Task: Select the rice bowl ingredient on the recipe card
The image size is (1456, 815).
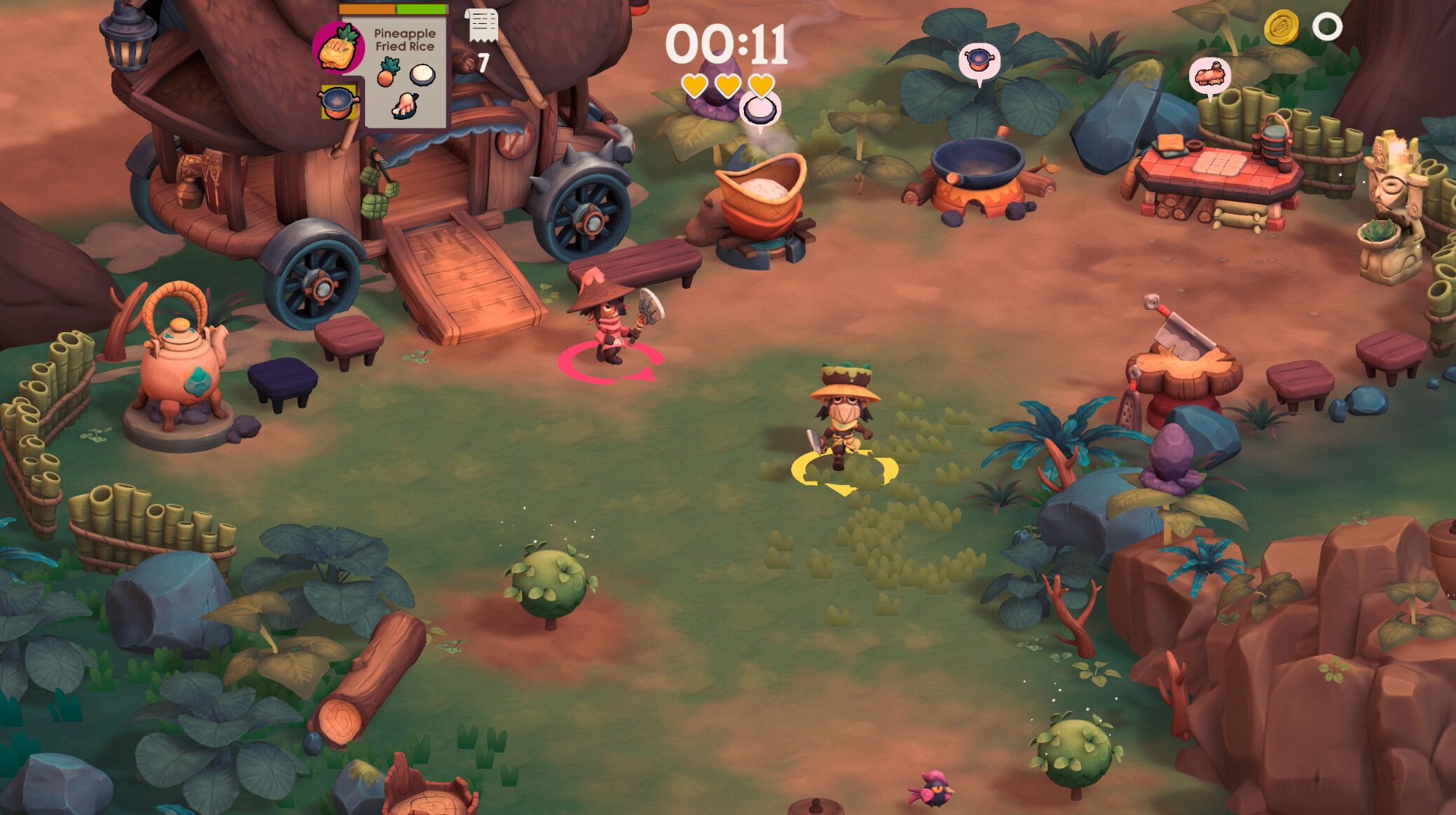Action: click(x=423, y=74)
